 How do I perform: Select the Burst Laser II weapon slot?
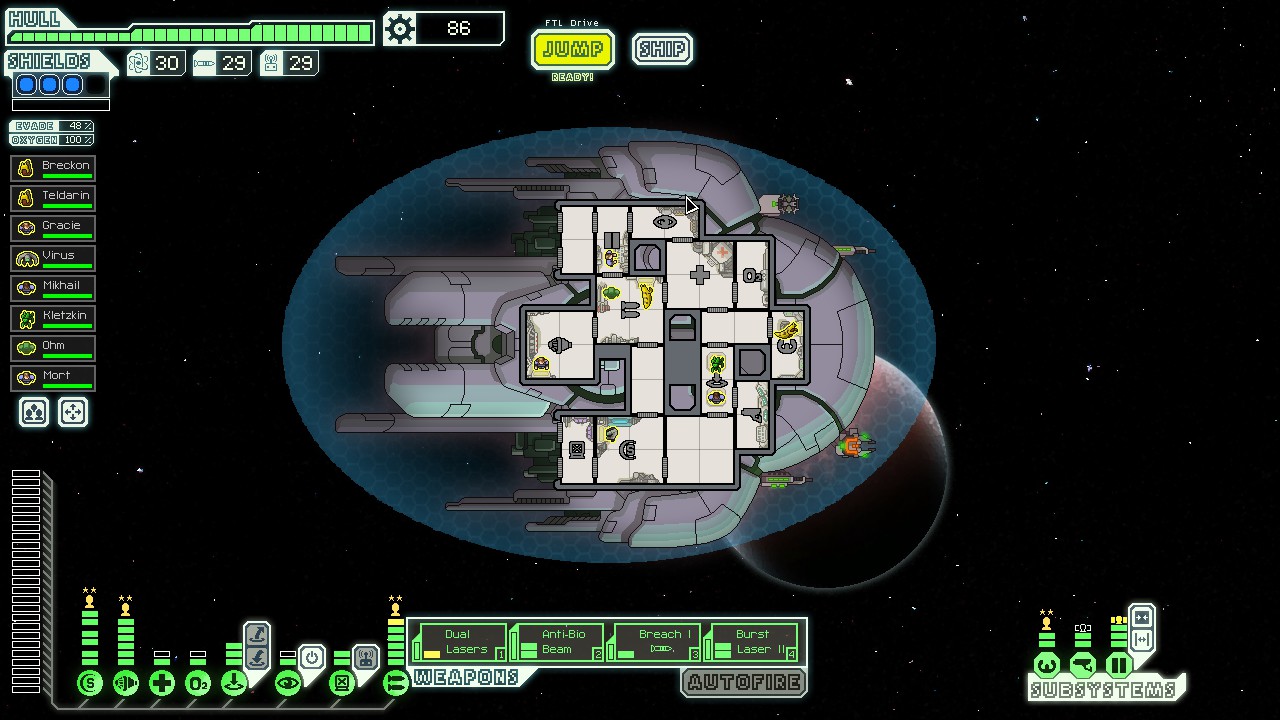753,641
